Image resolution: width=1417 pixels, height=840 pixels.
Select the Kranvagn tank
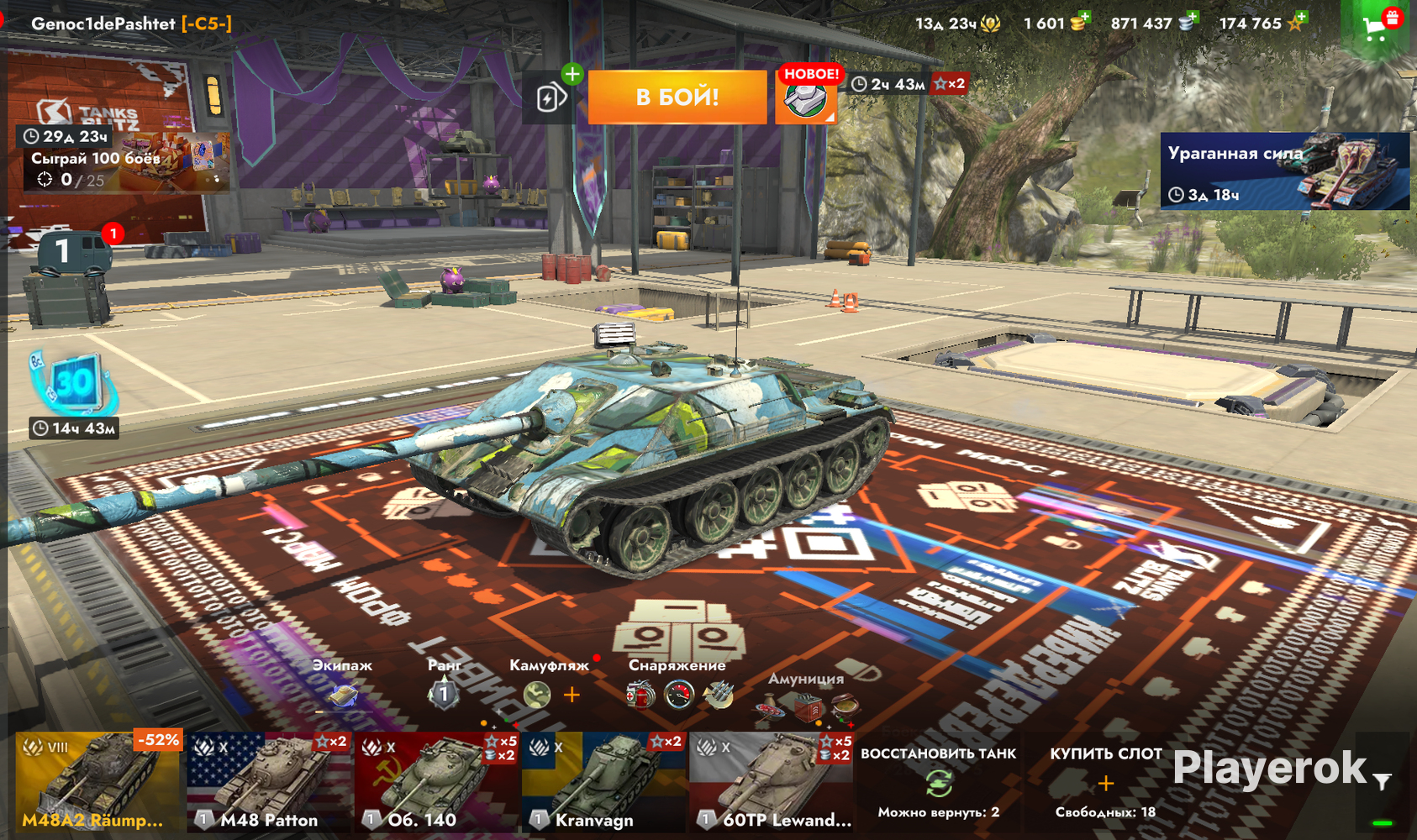pos(603,783)
